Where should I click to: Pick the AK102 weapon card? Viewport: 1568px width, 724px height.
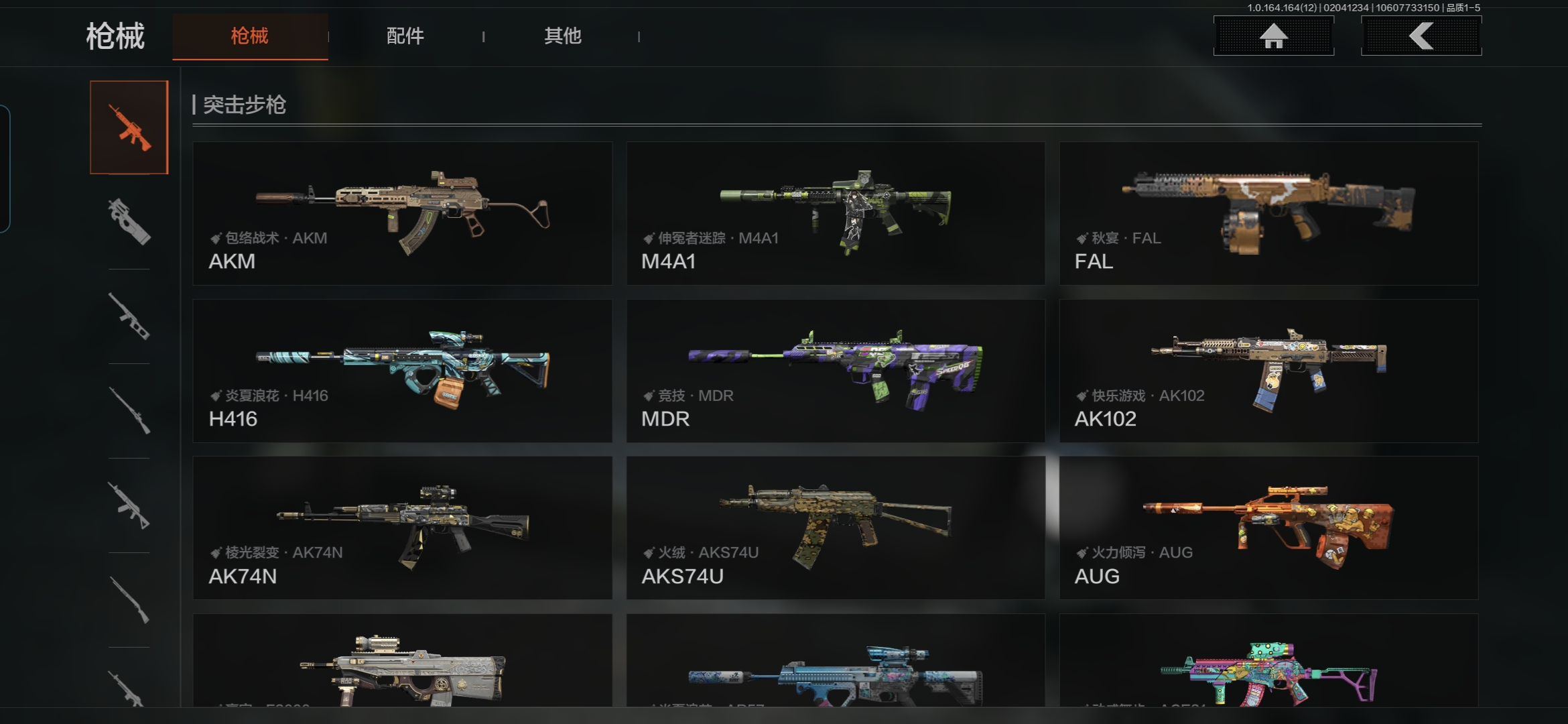[x=1268, y=371]
